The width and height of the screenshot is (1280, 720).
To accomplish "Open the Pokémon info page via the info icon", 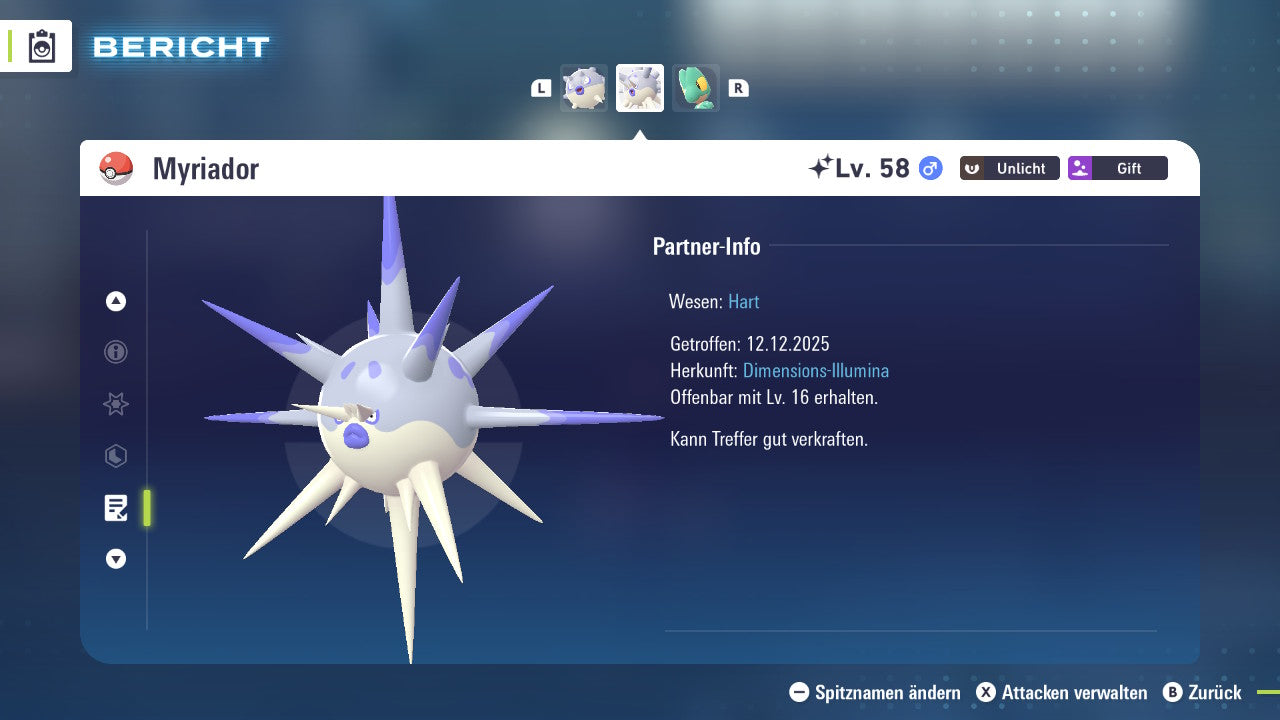I will pyautogui.click(x=115, y=352).
